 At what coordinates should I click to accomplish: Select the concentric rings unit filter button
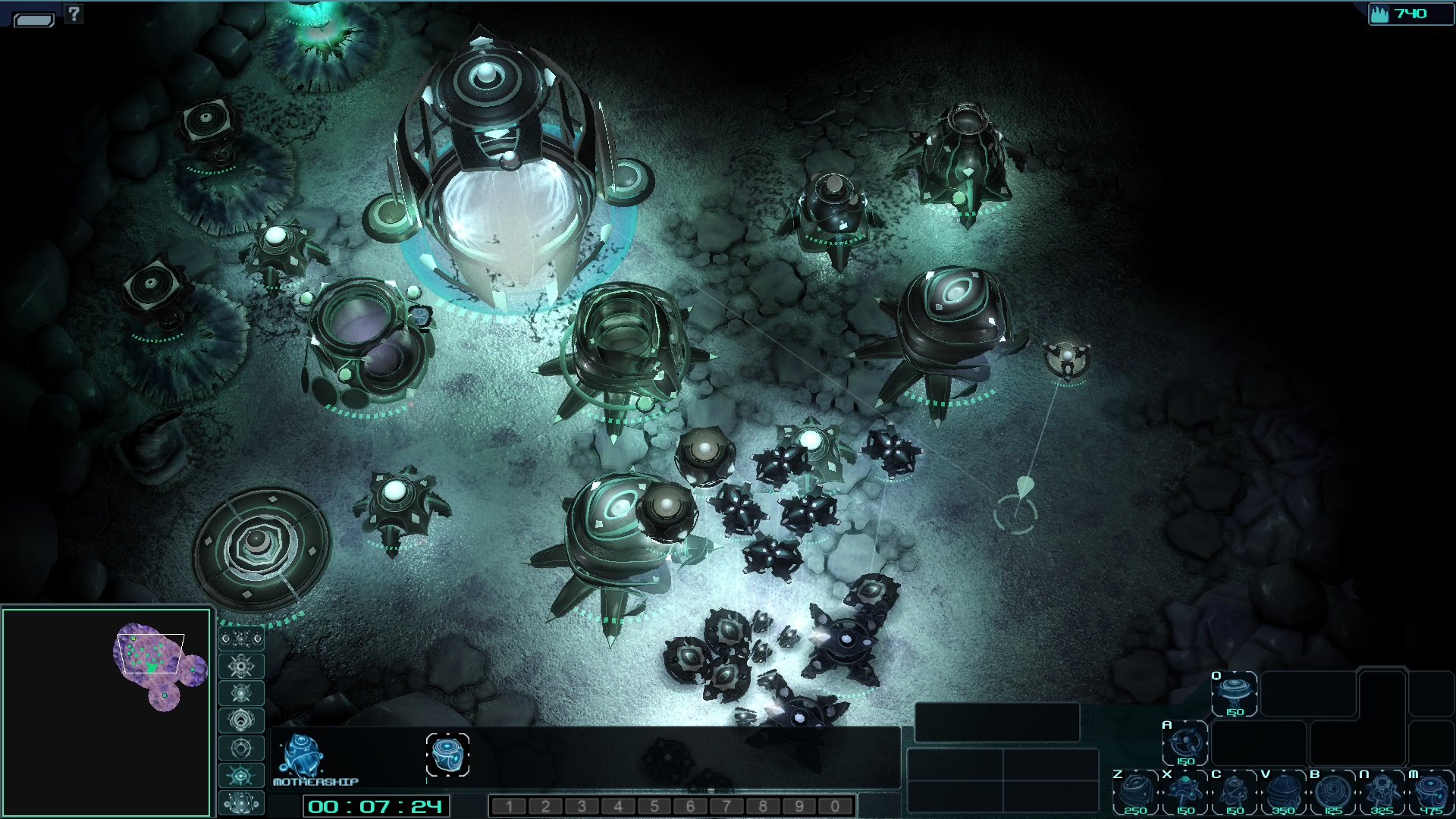pos(241,720)
